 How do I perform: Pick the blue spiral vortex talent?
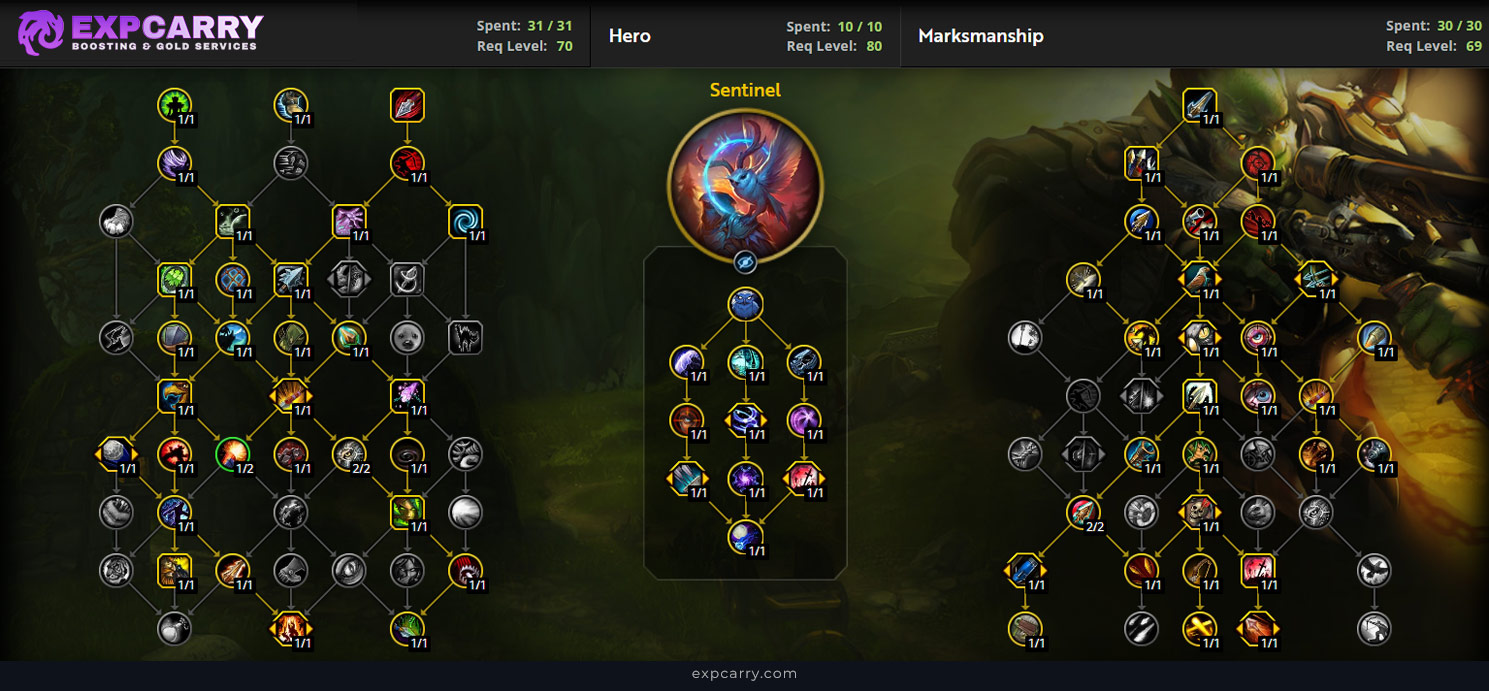(x=465, y=221)
